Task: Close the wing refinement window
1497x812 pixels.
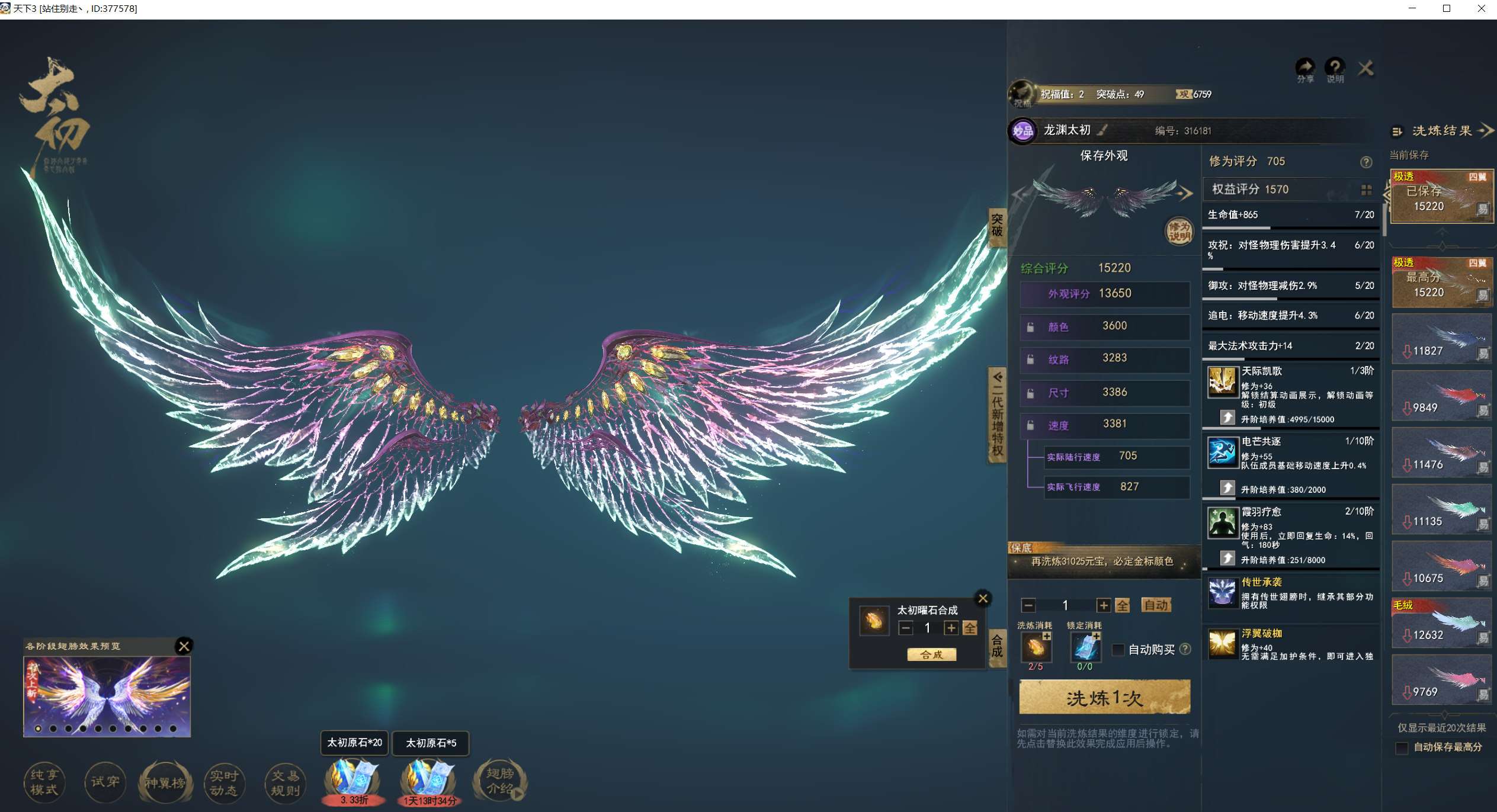Action: tap(1365, 69)
